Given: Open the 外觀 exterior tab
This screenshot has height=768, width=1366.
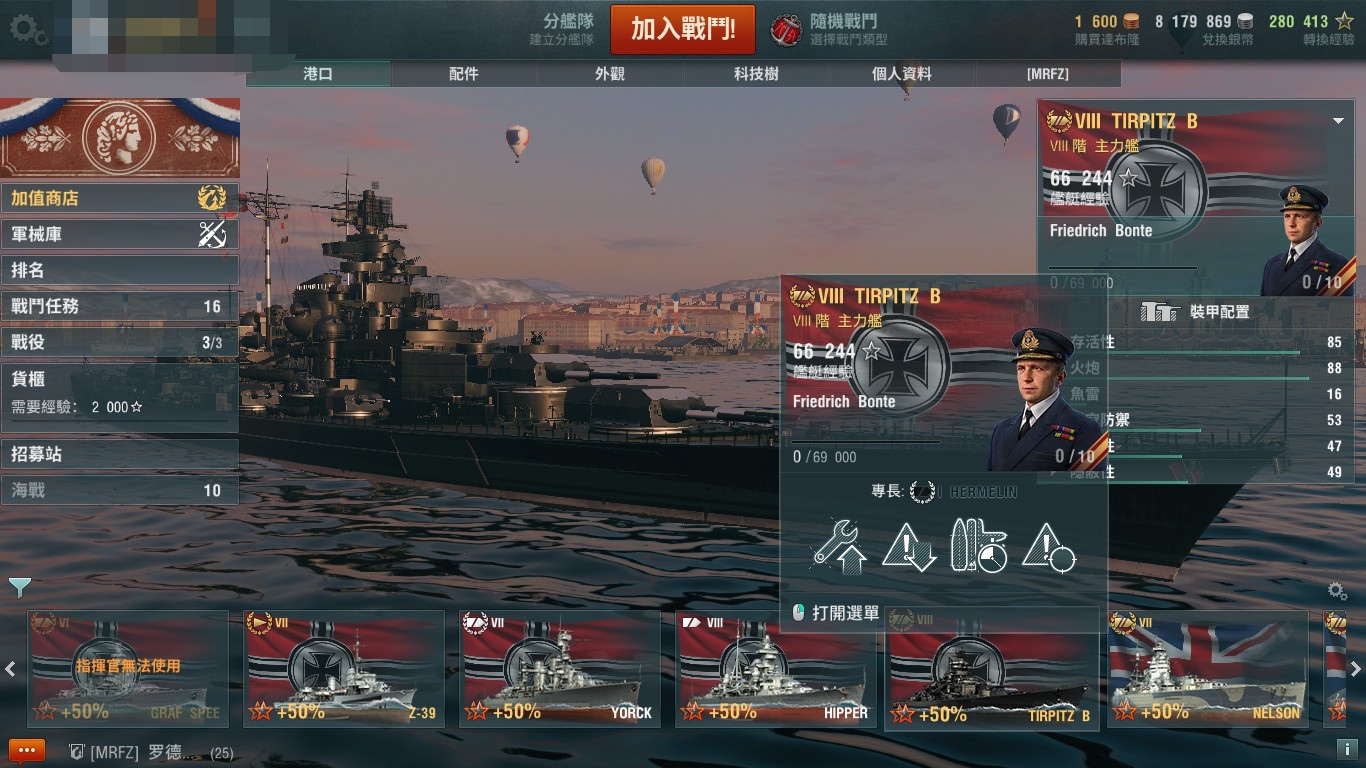Looking at the screenshot, I should [x=610, y=74].
